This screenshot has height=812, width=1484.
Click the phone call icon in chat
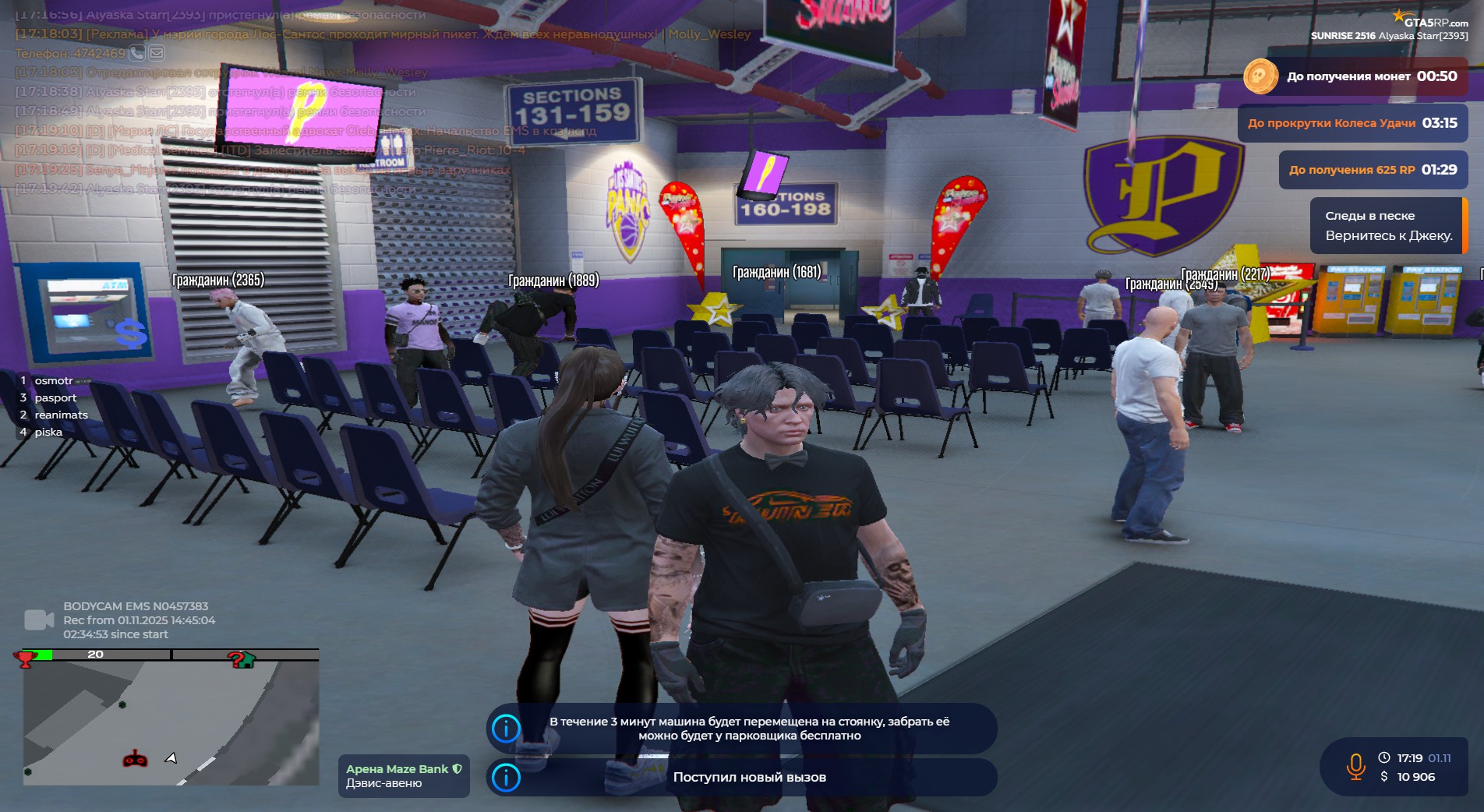click(x=137, y=53)
